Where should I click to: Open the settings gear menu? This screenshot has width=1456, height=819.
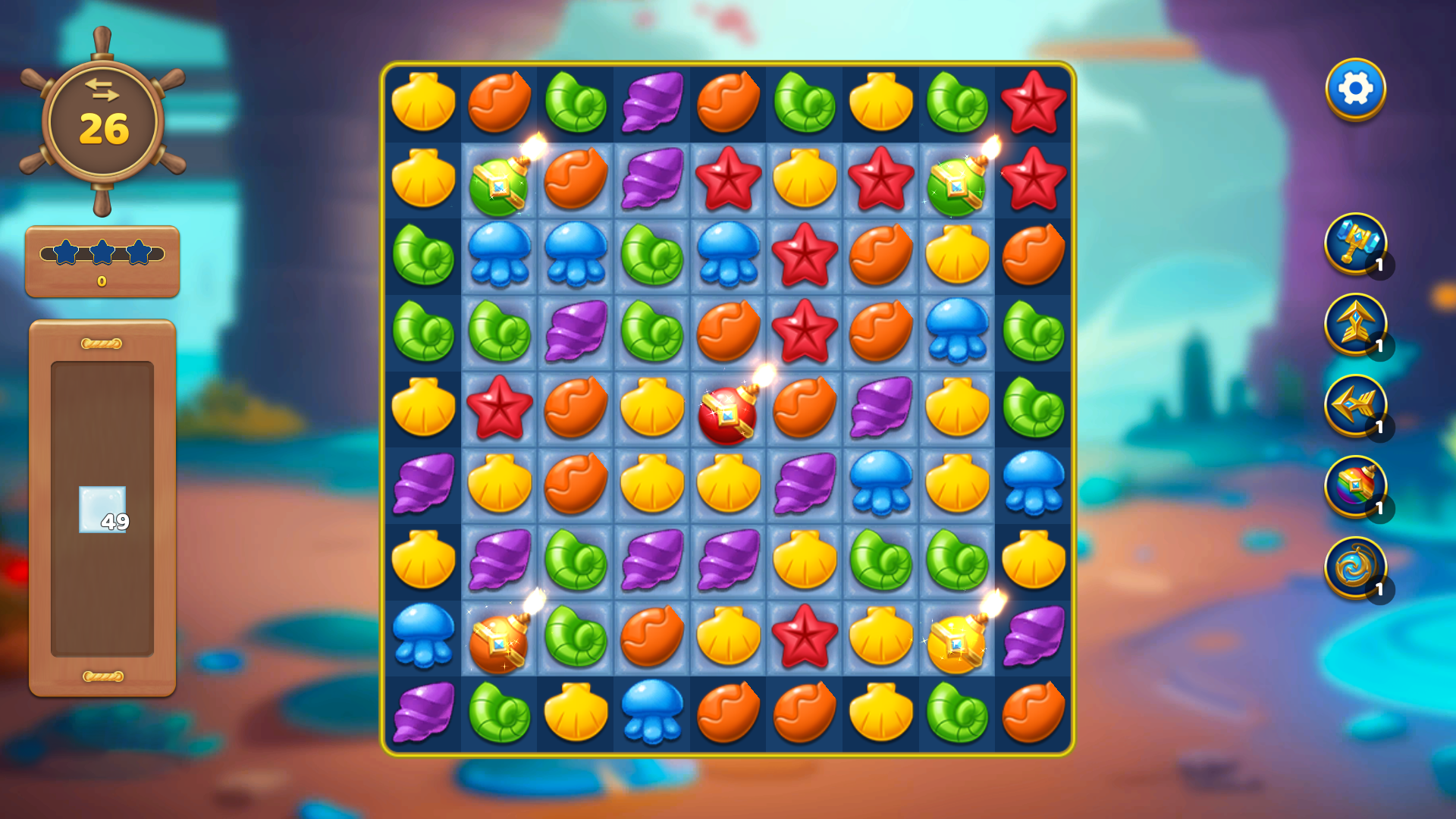coord(1357,87)
